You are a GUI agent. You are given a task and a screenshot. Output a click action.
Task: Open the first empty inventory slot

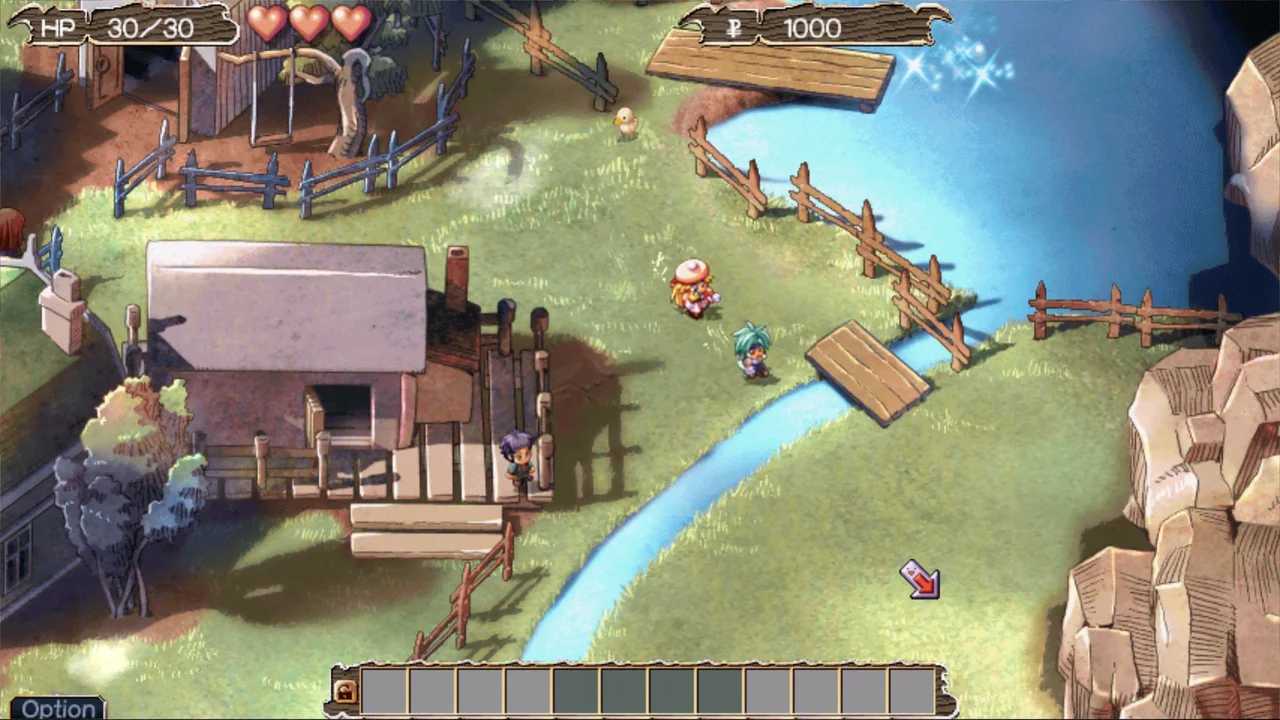(384, 691)
